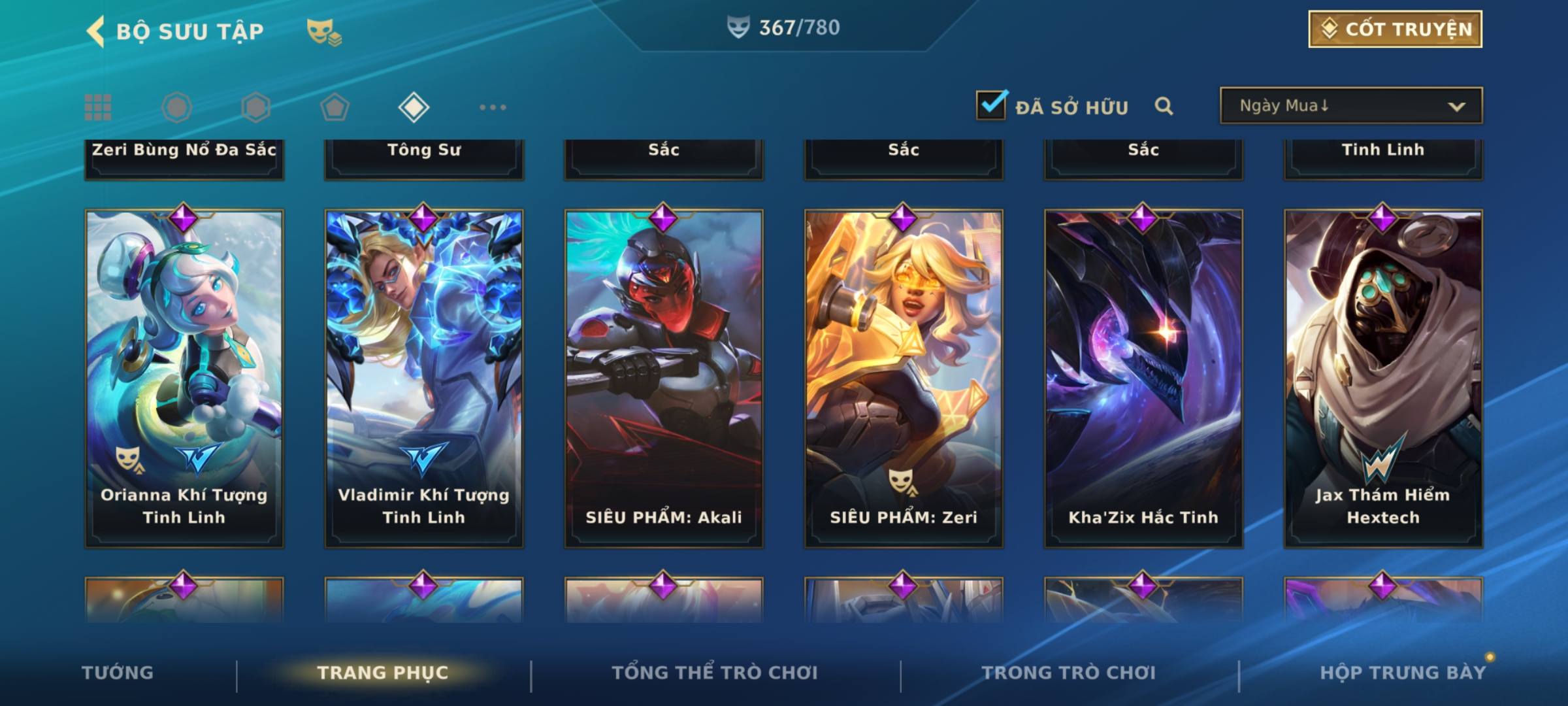Choose the SIÊU PHẨM: Akali skin card
This screenshot has height=706, width=1568.
tap(664, 378)
